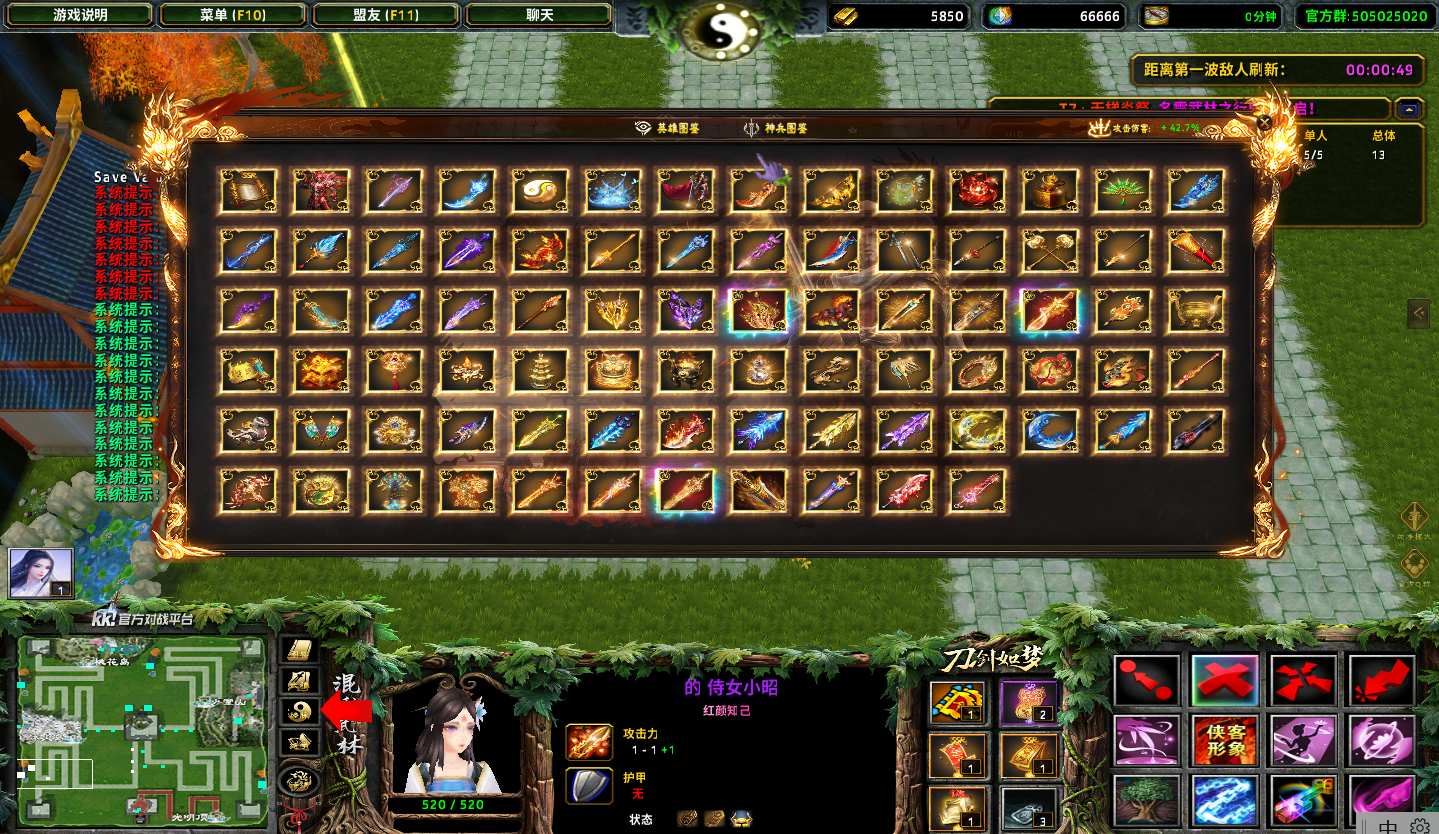Screen dimensions: 1439x834
Task: Close the codex panel with the X
Action: coord(1264,123)
